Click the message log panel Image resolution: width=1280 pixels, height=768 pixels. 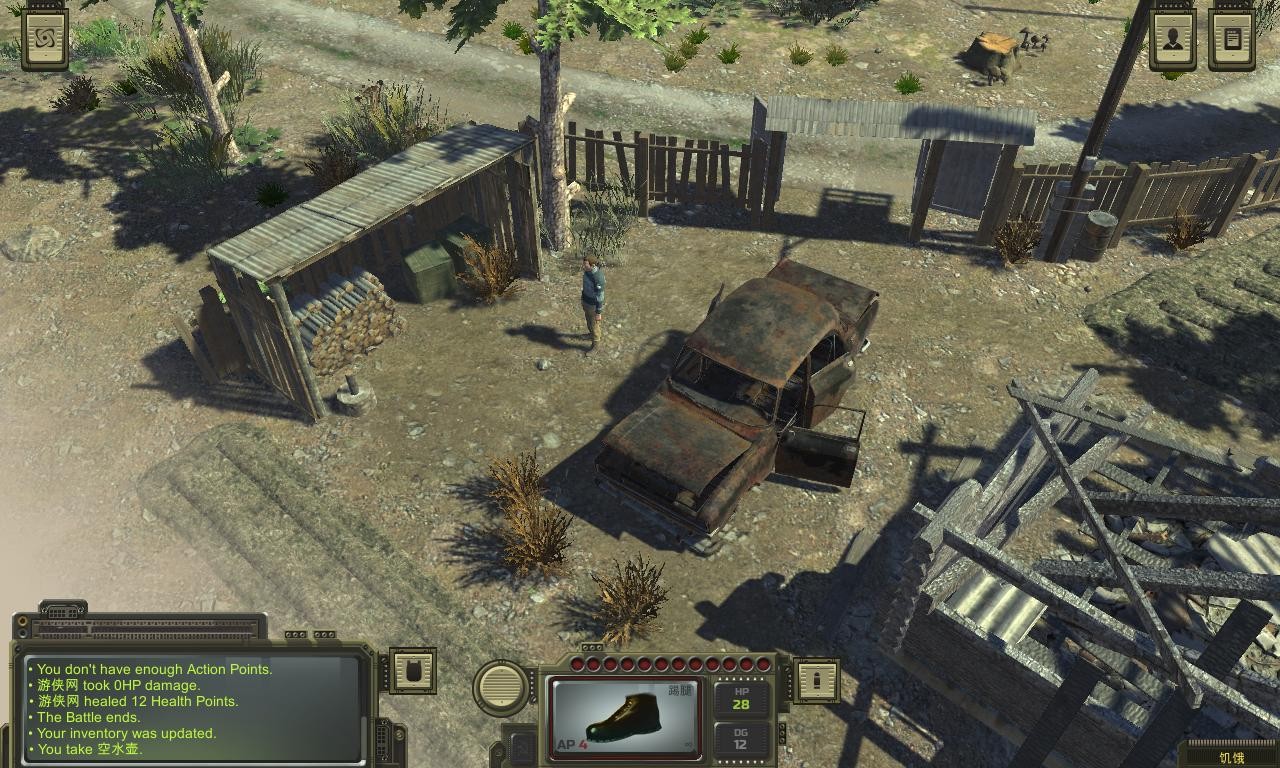coord(194,708)
